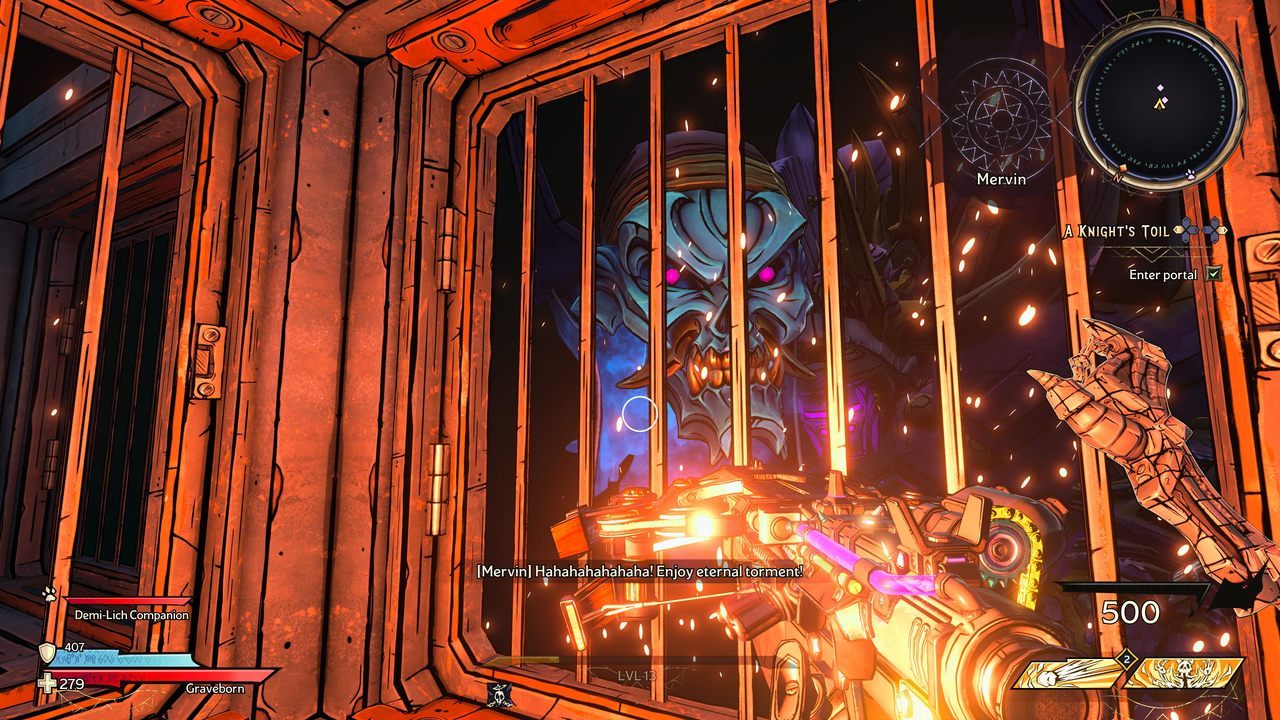
Task: Click the circular minimap
Action: [x=1159, y=102]
